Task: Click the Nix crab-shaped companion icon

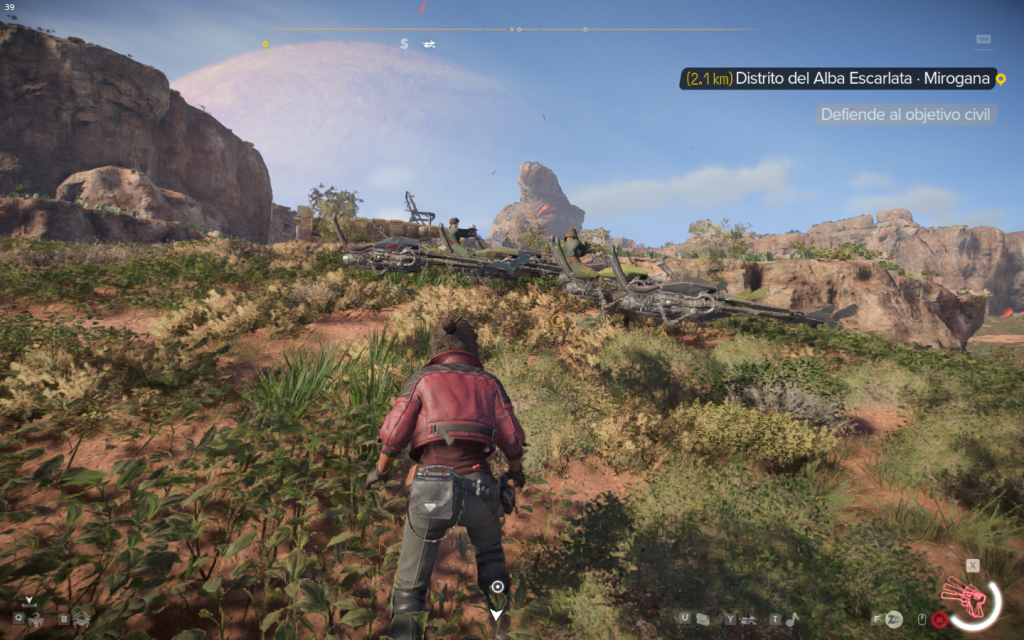Action: click(80, 619)
